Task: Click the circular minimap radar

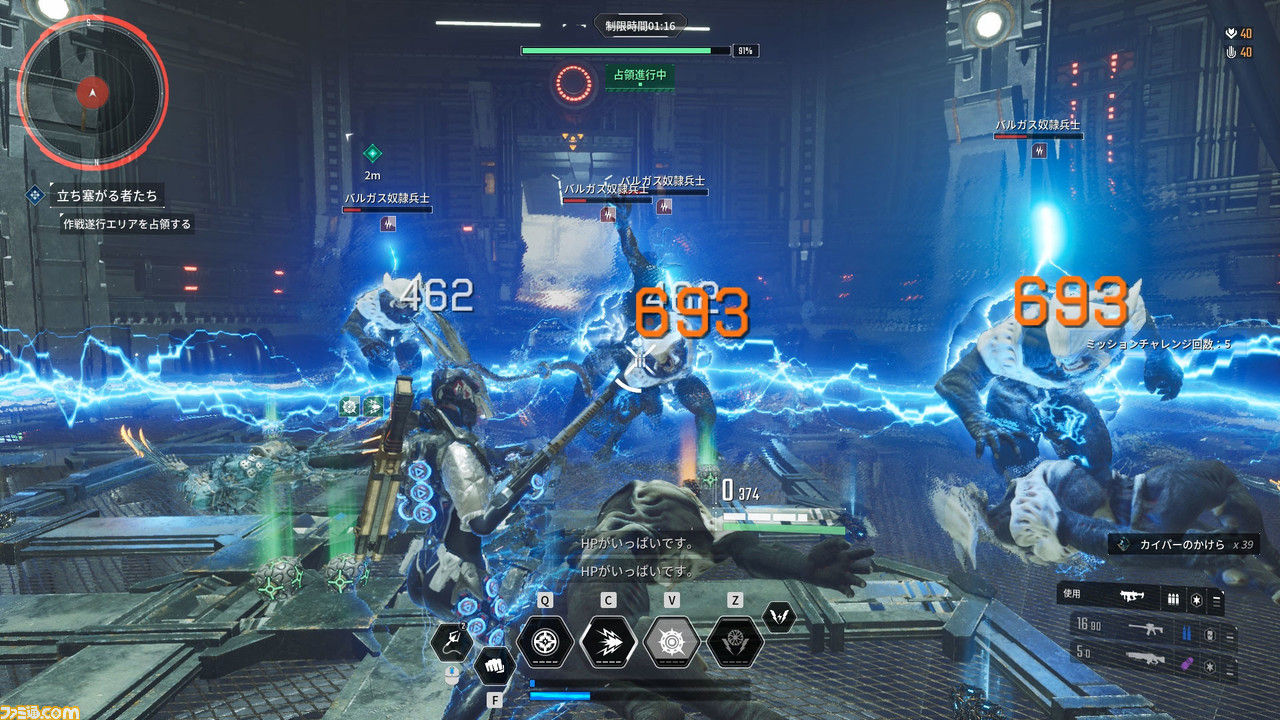Action: coord(92,92)
